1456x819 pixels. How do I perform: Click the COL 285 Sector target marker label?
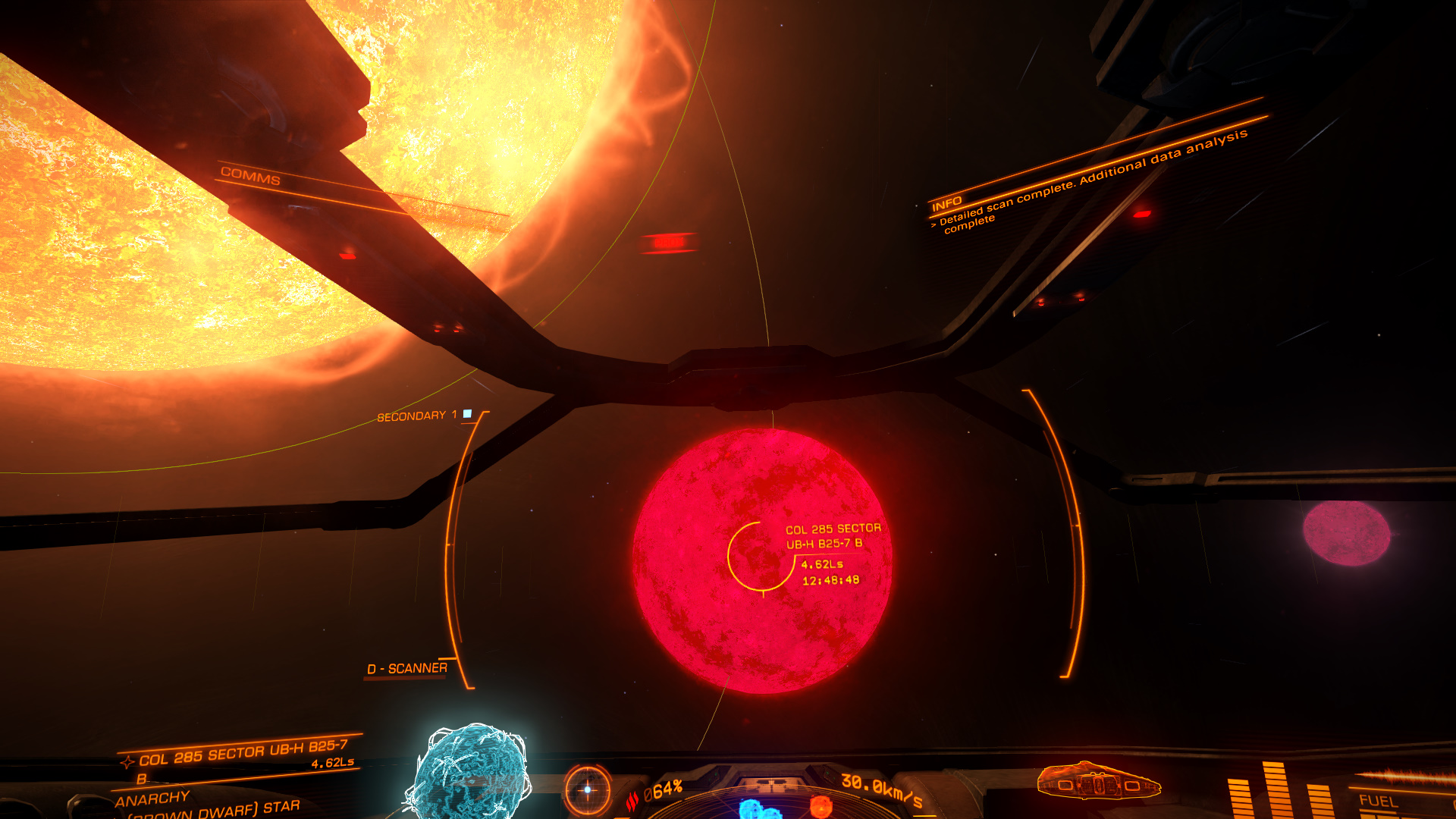tap(832, 536)
